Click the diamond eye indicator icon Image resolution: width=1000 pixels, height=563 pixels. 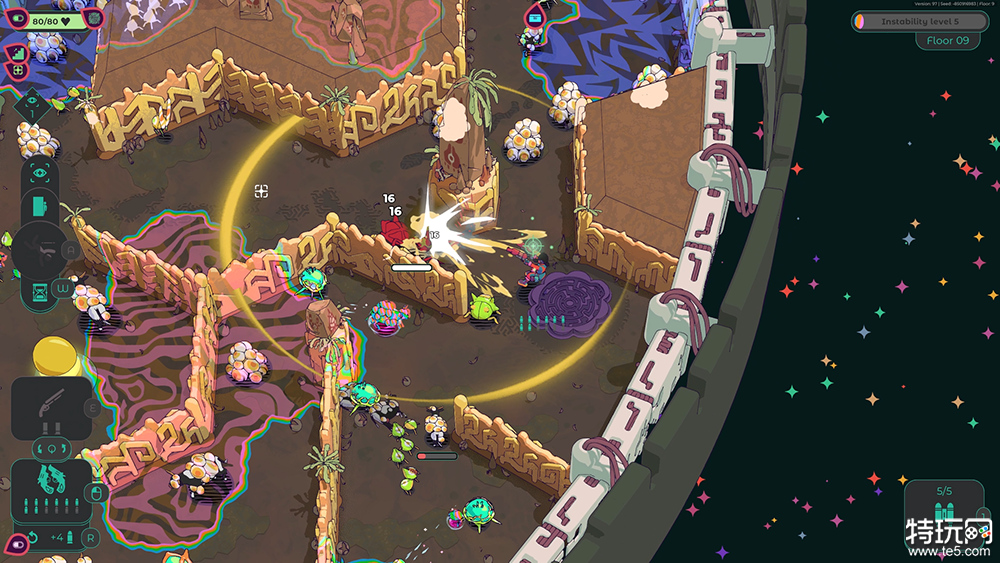(31, 103)
